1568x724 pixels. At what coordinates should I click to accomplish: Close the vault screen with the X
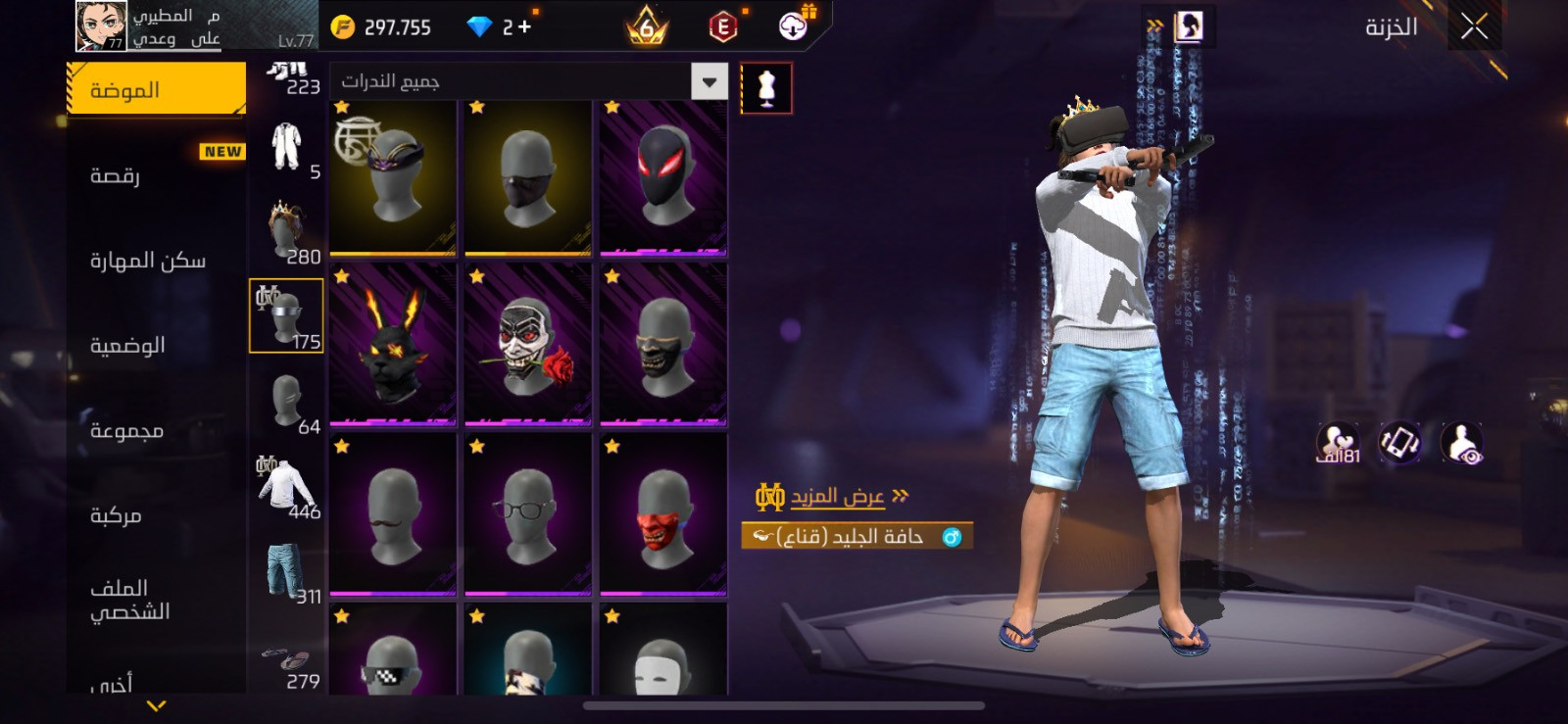tap(1474, 26)
